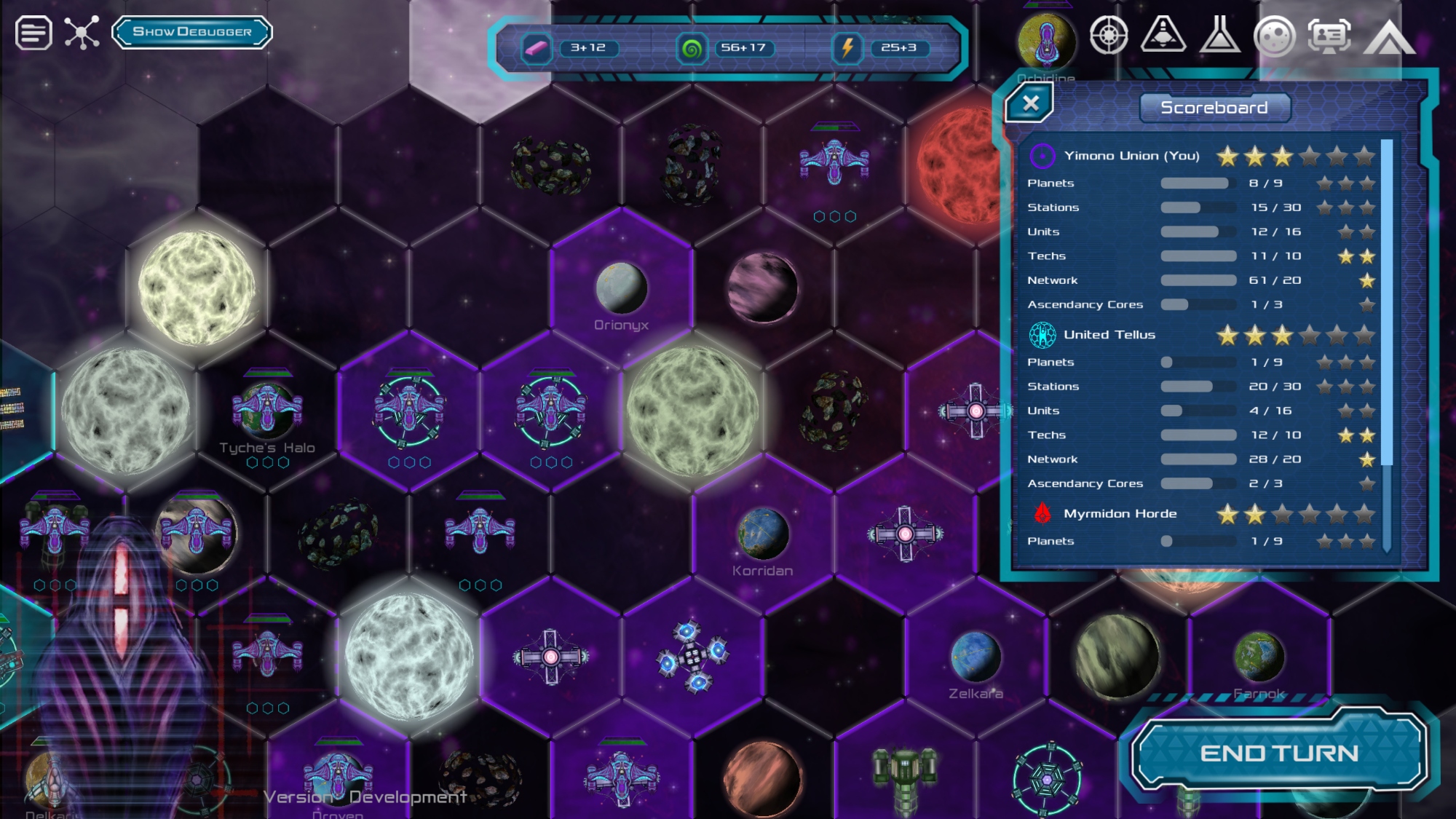Open the cratered planet icon
This screenshot has height=819, width=1456.
(x=1274, y=36)
